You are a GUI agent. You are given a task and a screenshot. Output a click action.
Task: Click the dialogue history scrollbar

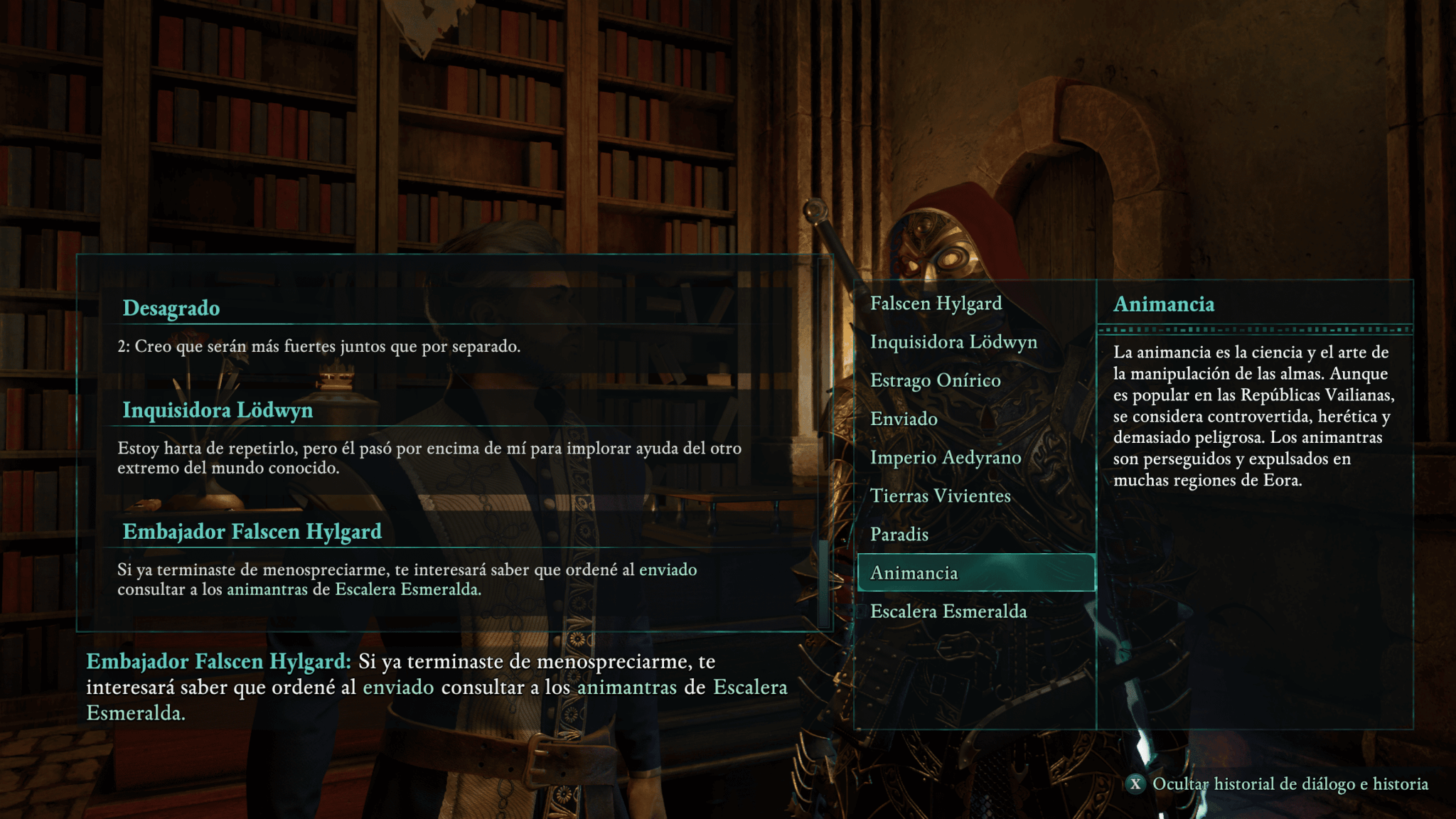pyautogui.click(x=824, y=583)
